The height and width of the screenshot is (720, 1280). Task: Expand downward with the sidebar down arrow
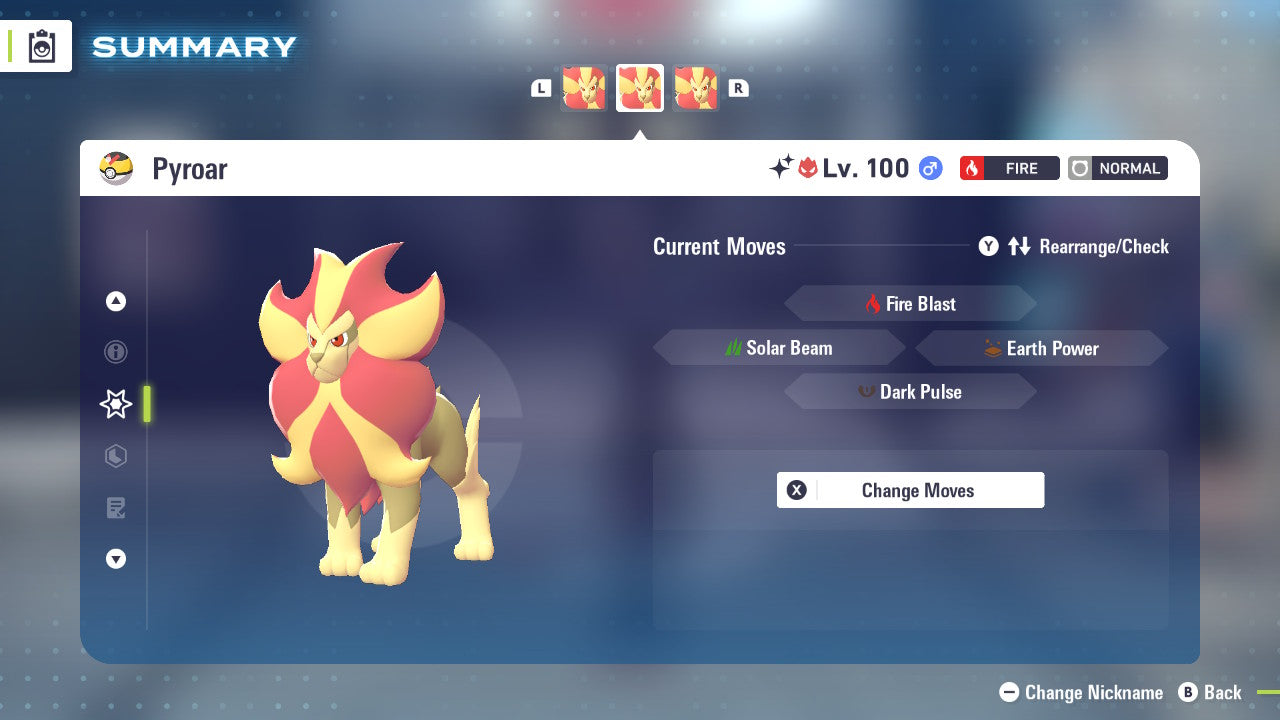coord(116,559)
